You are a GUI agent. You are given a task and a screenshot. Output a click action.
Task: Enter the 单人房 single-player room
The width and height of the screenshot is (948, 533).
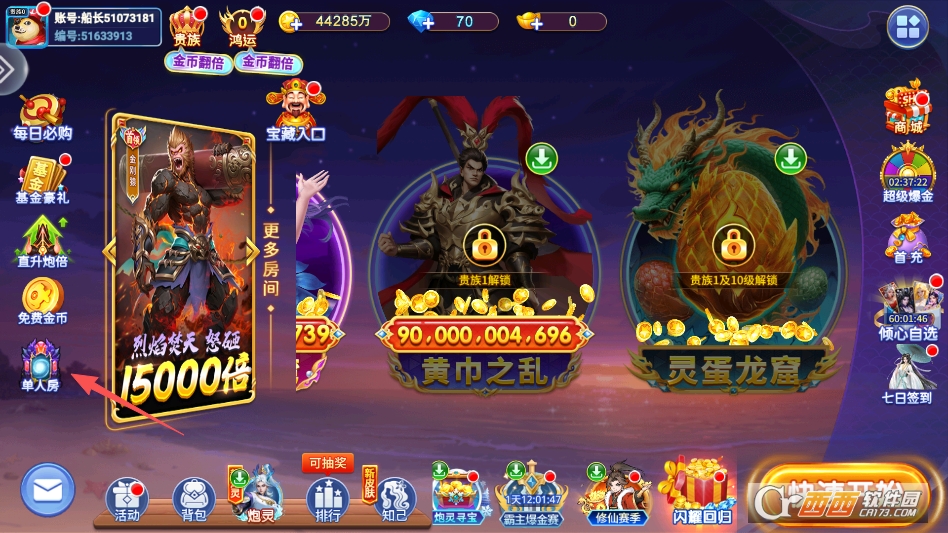(x=41, y=362)
